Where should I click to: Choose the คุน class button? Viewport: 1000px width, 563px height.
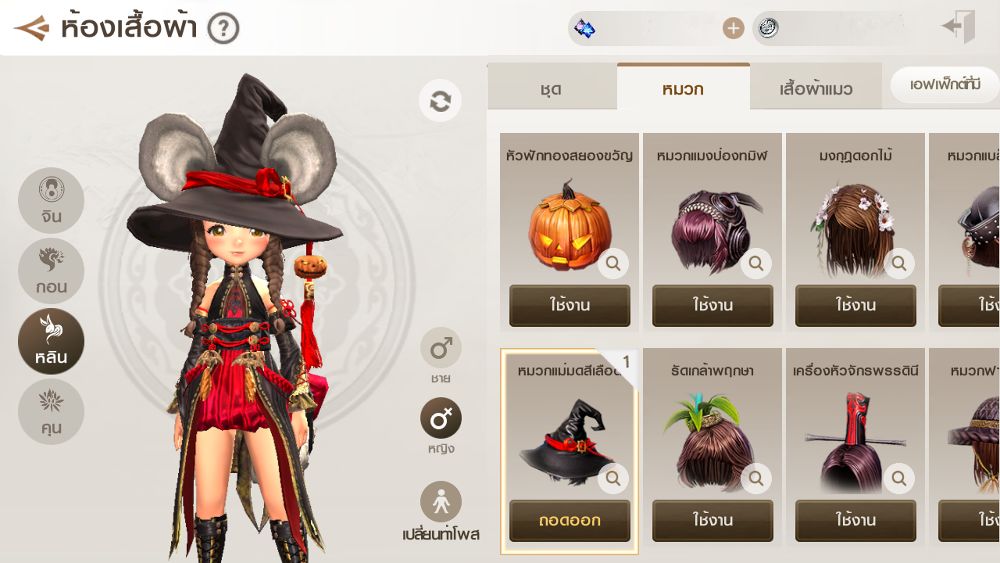[51, 412]
